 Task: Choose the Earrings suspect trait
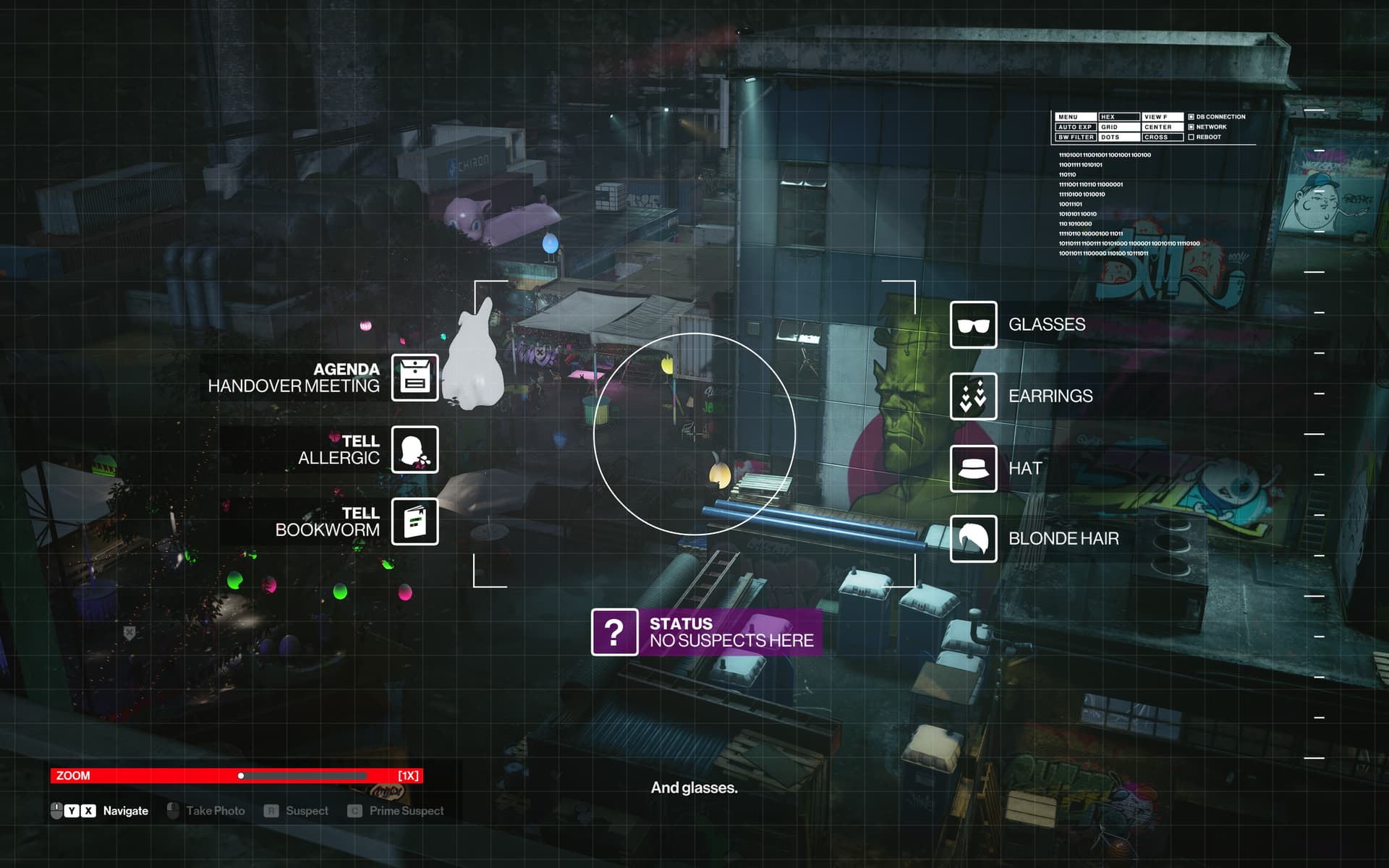(973, 396)
